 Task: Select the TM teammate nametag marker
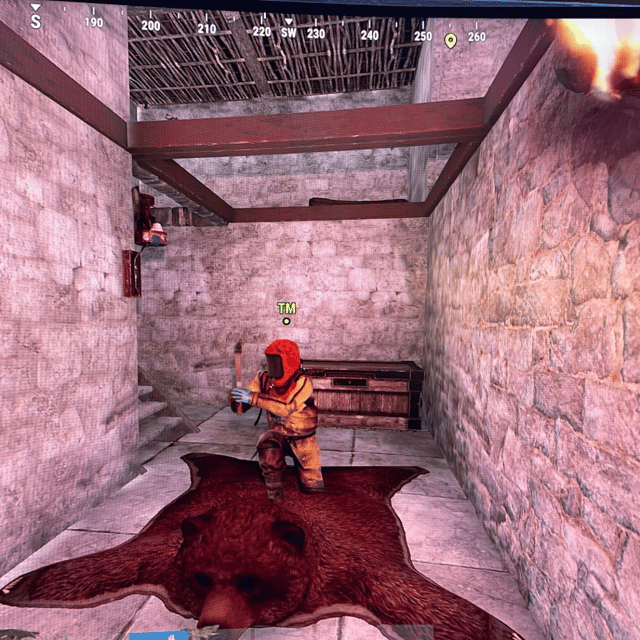pos(287,310)
